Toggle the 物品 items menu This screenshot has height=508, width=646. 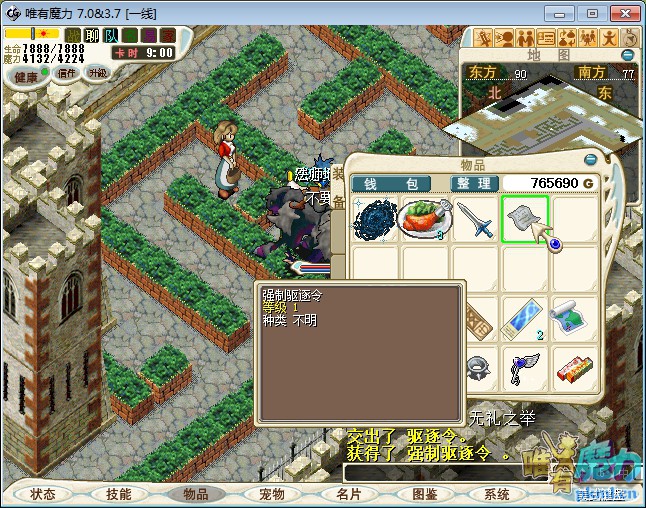[x=195, y=494]
